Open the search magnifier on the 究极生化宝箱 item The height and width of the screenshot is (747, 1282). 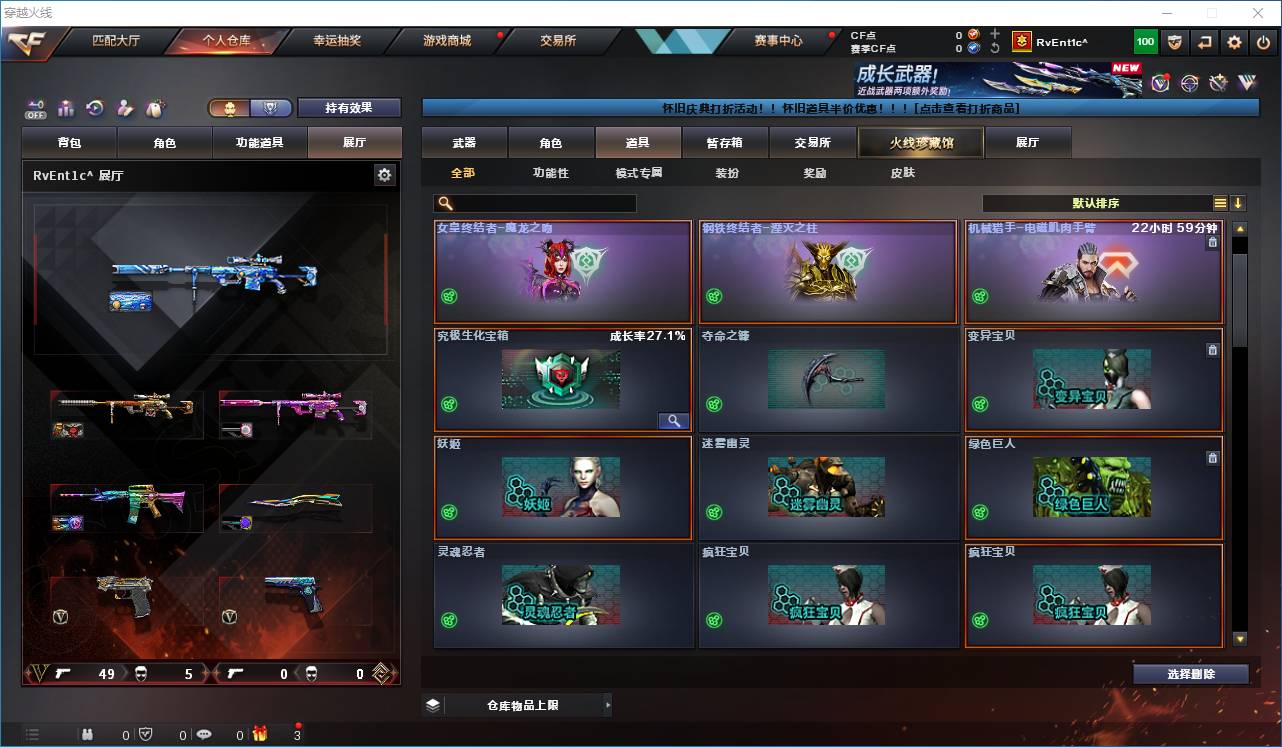[673, 420]
